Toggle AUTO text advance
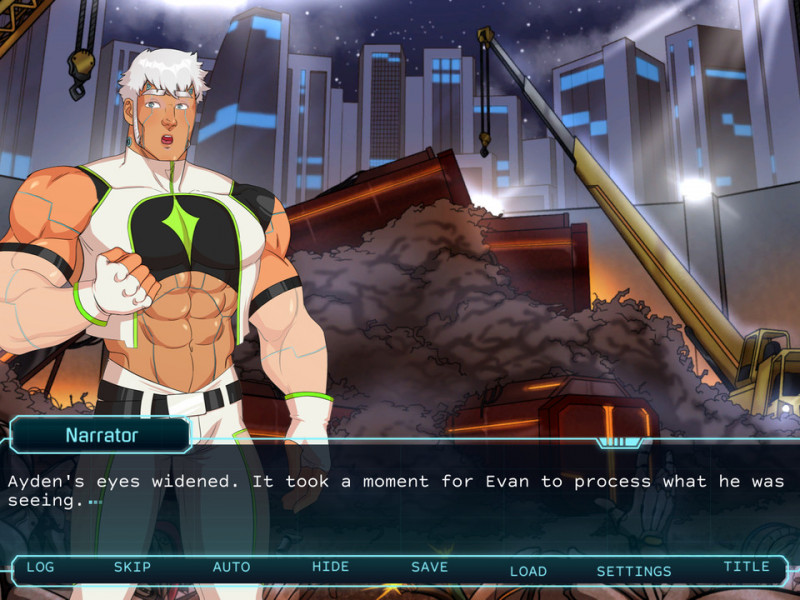 point(231,567)
